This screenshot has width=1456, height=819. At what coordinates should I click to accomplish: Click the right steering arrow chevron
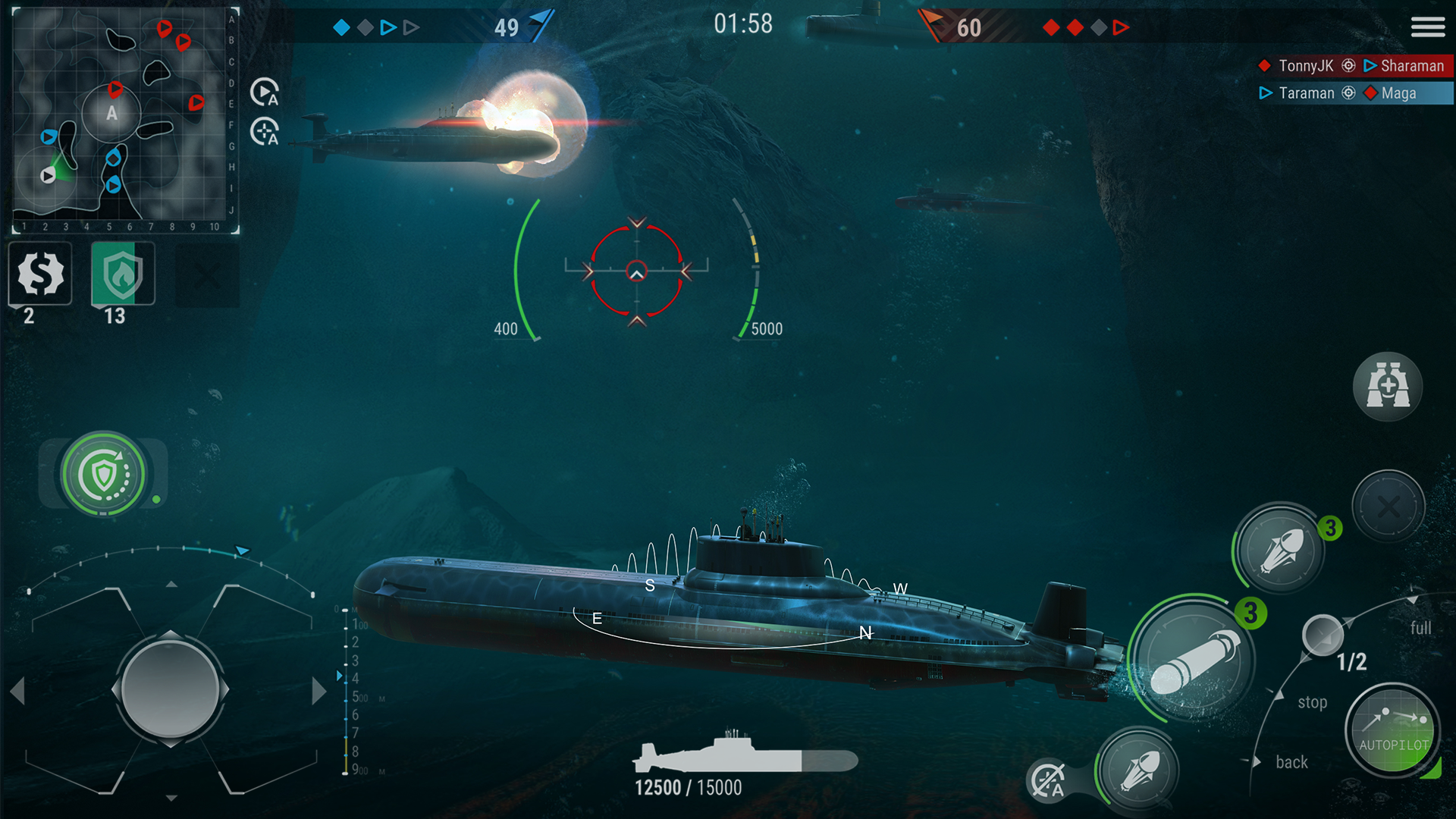click(318, 690)
